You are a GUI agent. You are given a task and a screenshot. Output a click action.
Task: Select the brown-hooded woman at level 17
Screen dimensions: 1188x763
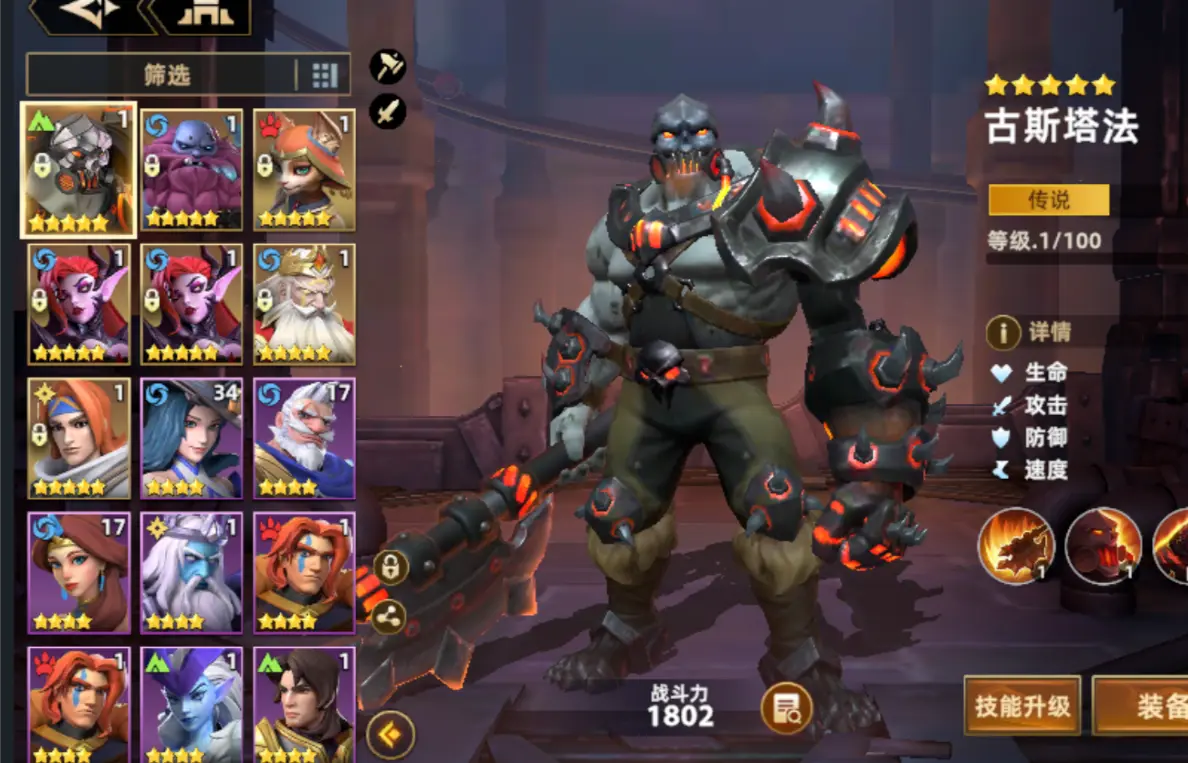(x=78, y=571)
